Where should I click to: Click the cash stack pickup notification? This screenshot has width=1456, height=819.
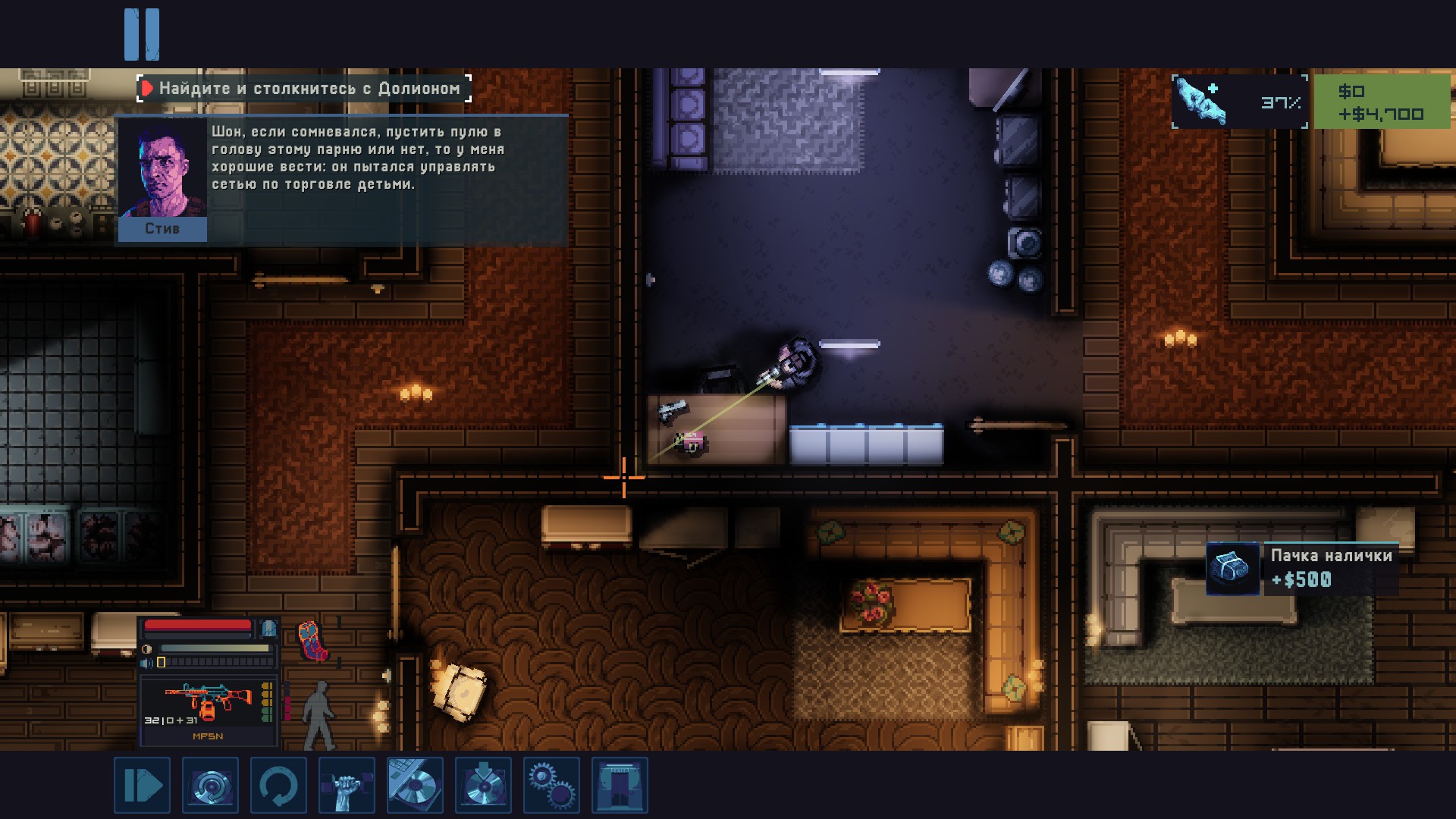[x=1301, y=568]
